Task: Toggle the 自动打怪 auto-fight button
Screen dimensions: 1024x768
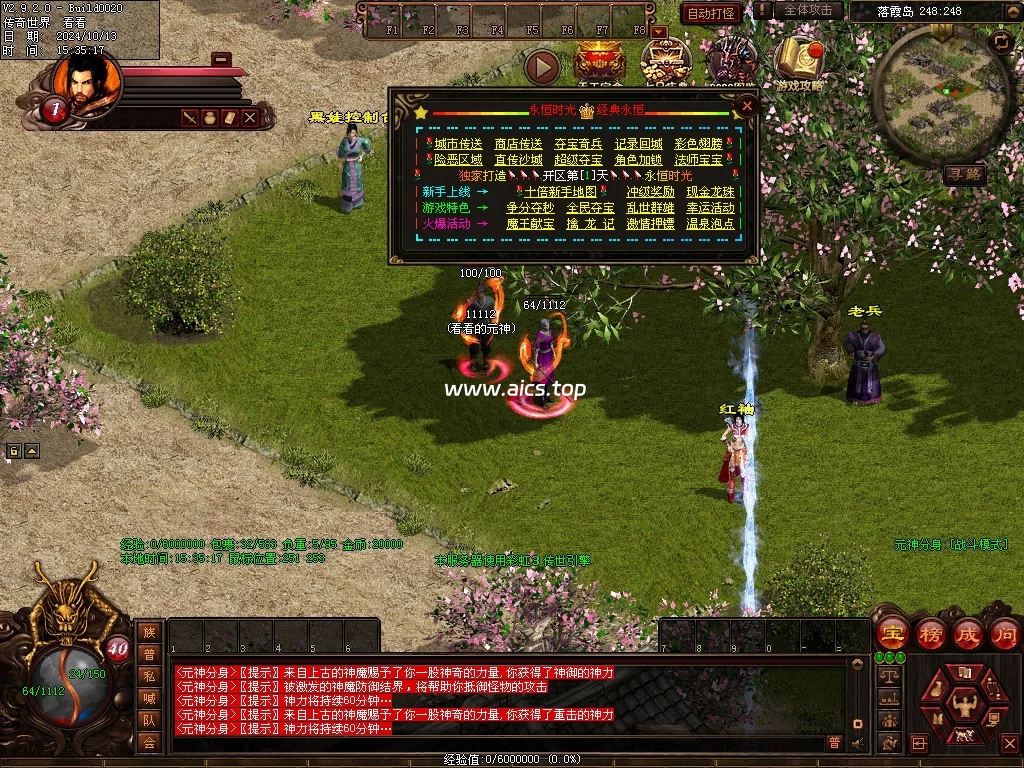Action: (711, 13)
